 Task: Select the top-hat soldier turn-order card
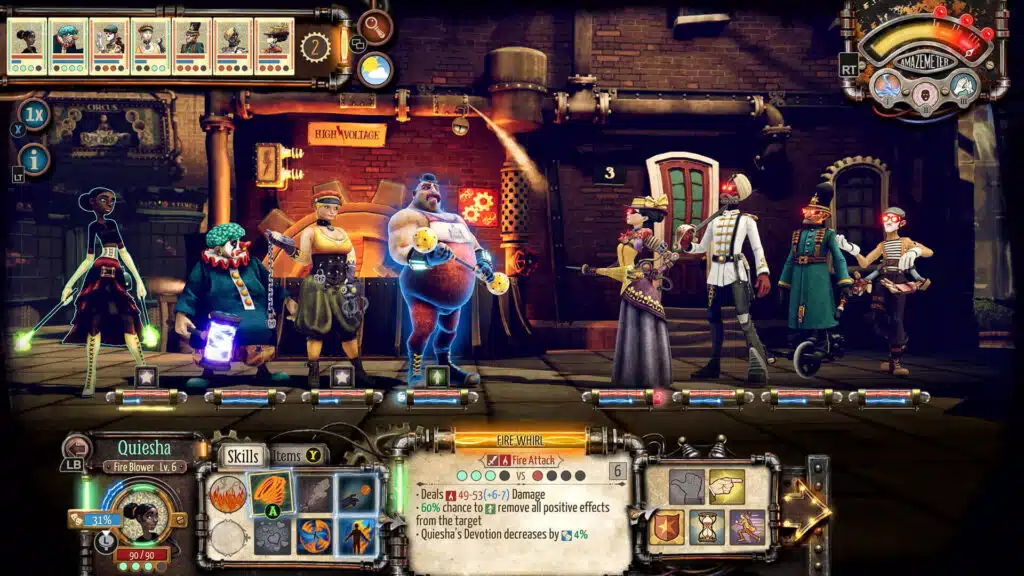(191, 46)
